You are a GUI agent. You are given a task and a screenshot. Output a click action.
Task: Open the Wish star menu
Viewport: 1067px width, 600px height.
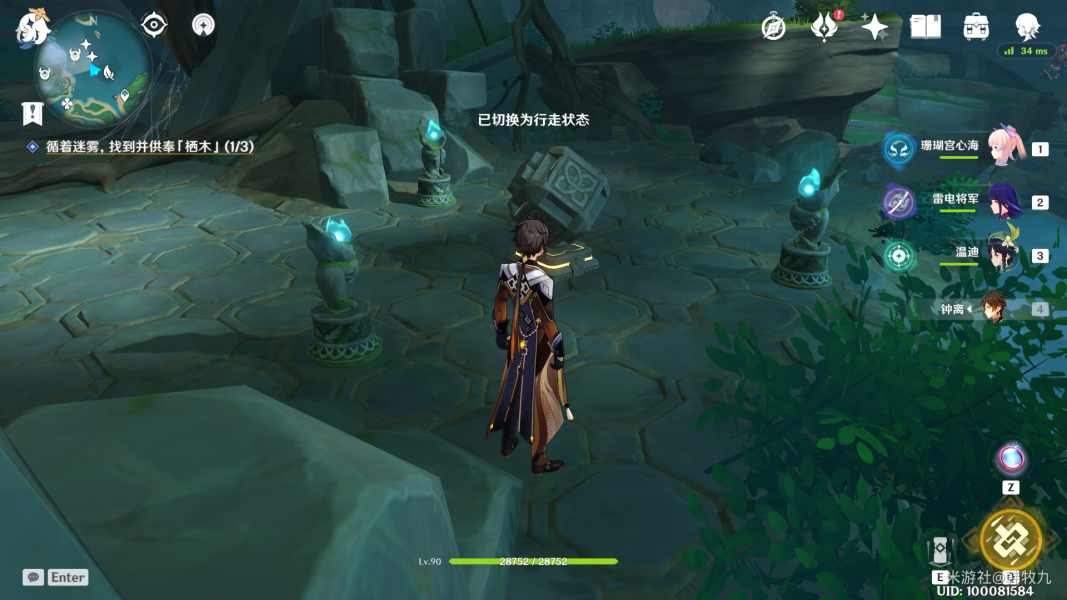(x=875, y=27)
